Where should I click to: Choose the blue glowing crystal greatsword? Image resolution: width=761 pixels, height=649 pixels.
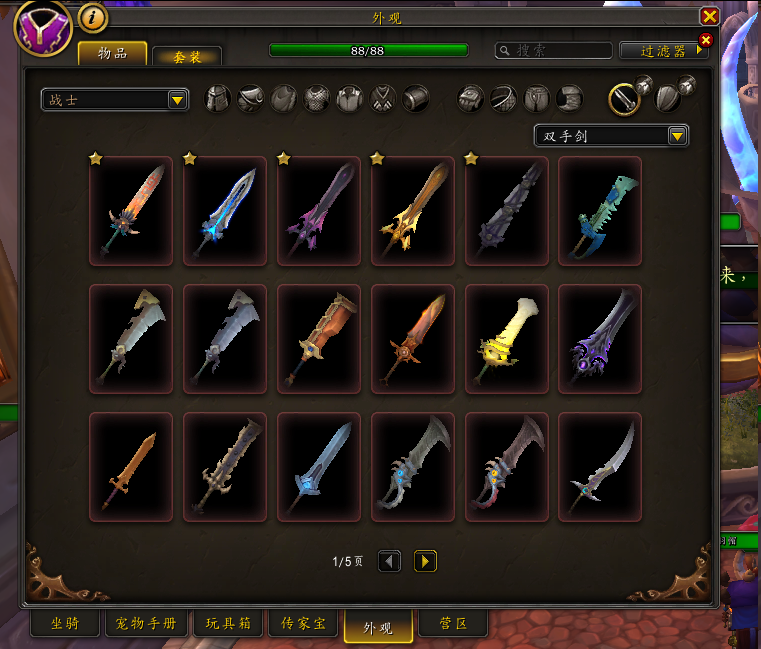(225, 210)
